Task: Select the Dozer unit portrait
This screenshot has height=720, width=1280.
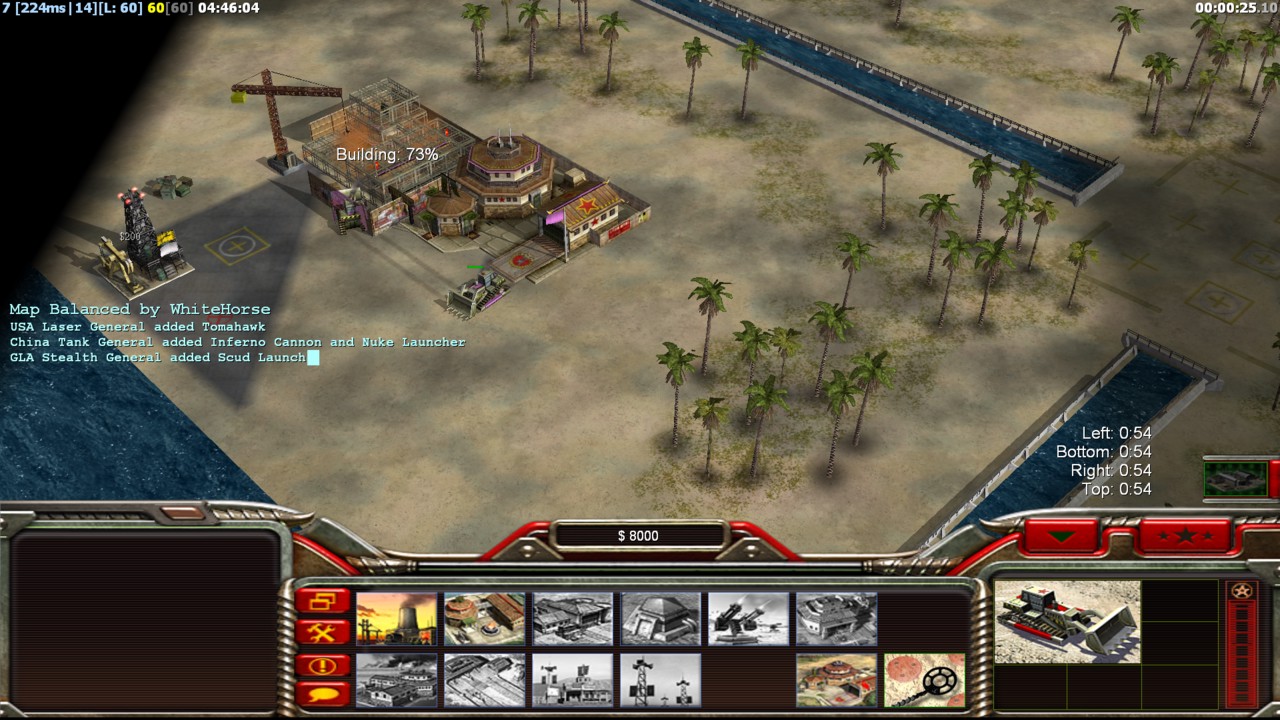Action: pyautogui.click(x=1067, y=622)
